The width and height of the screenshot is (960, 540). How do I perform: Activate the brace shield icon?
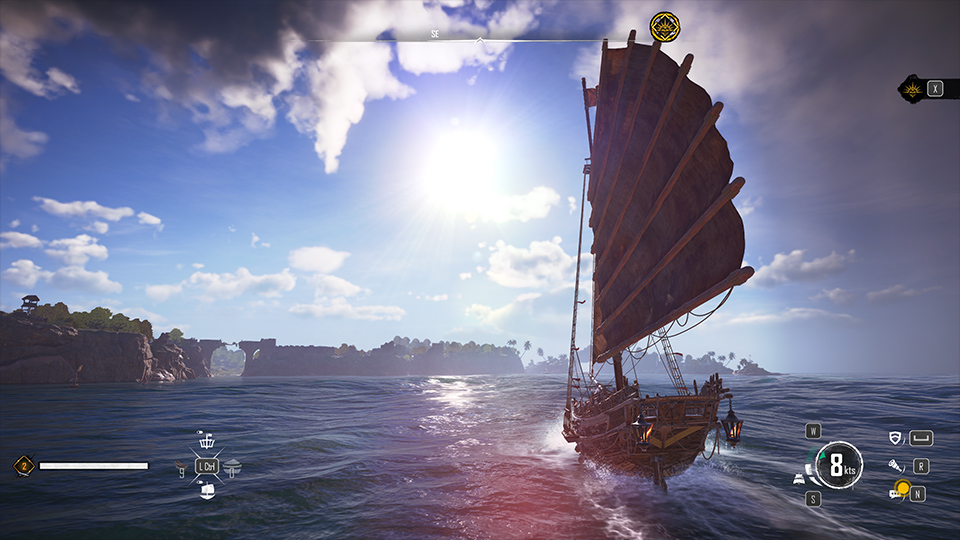click(x=895, y=438)
